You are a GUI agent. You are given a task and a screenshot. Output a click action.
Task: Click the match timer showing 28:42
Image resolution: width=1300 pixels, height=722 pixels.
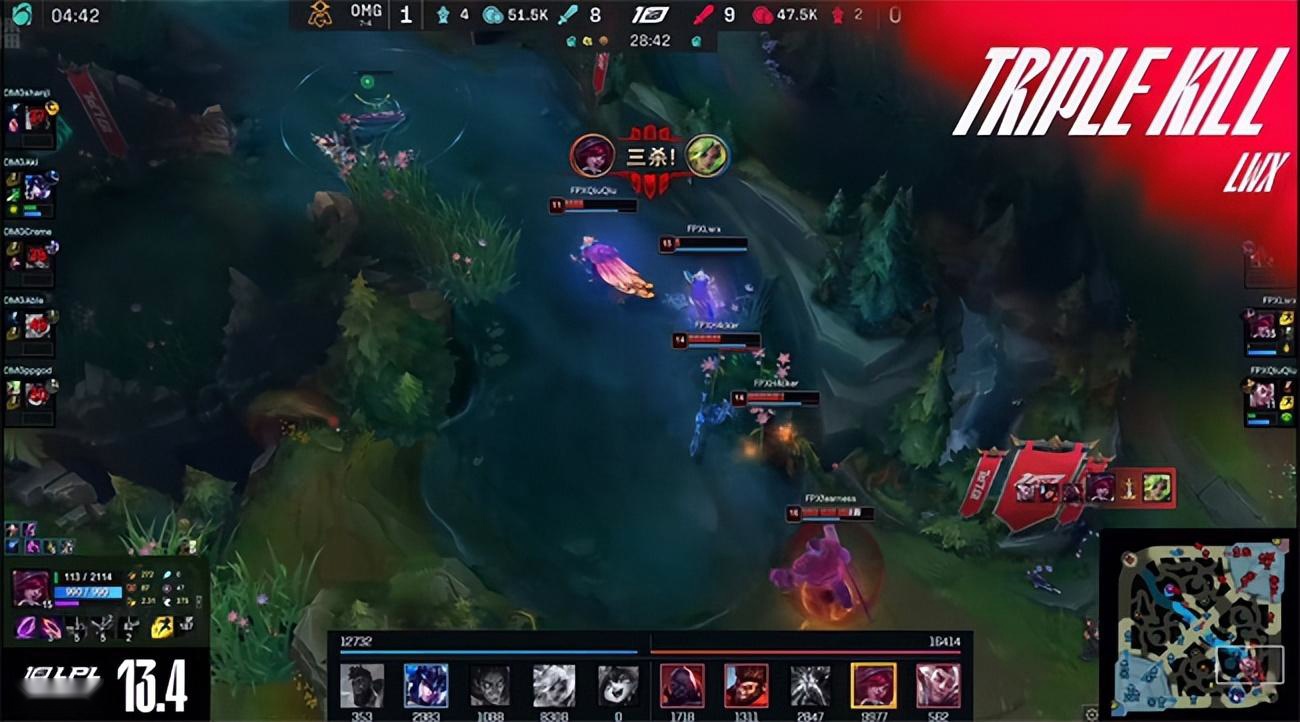click(x=651, y=42)
